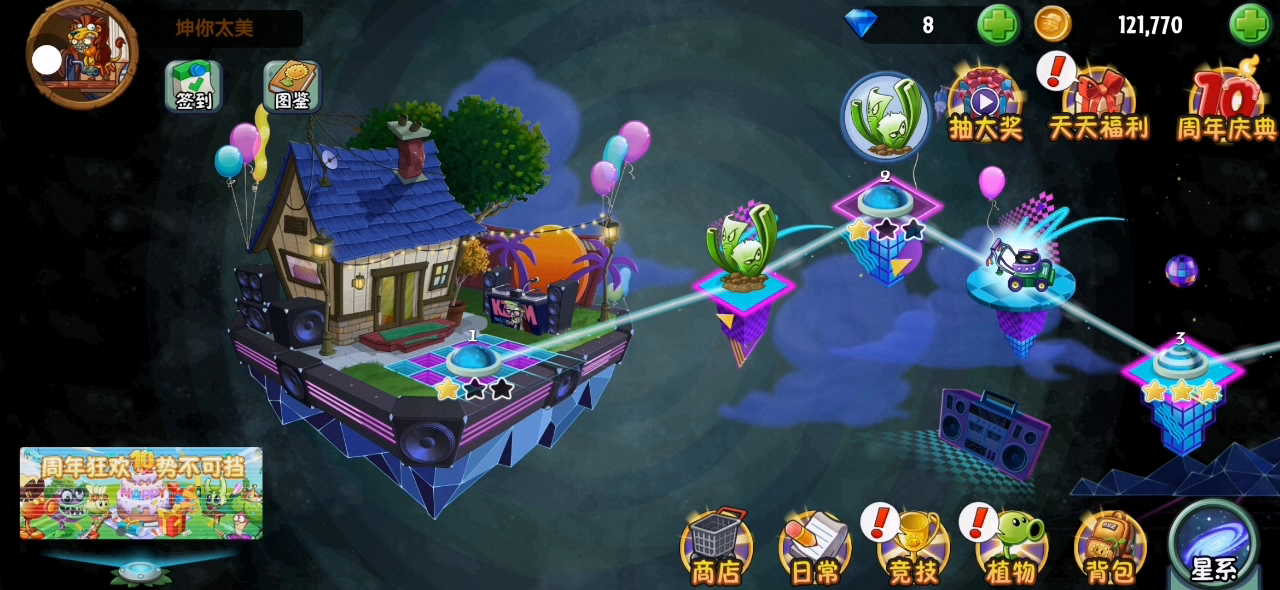Open the 签到 daily sign-in

(194, 85)
